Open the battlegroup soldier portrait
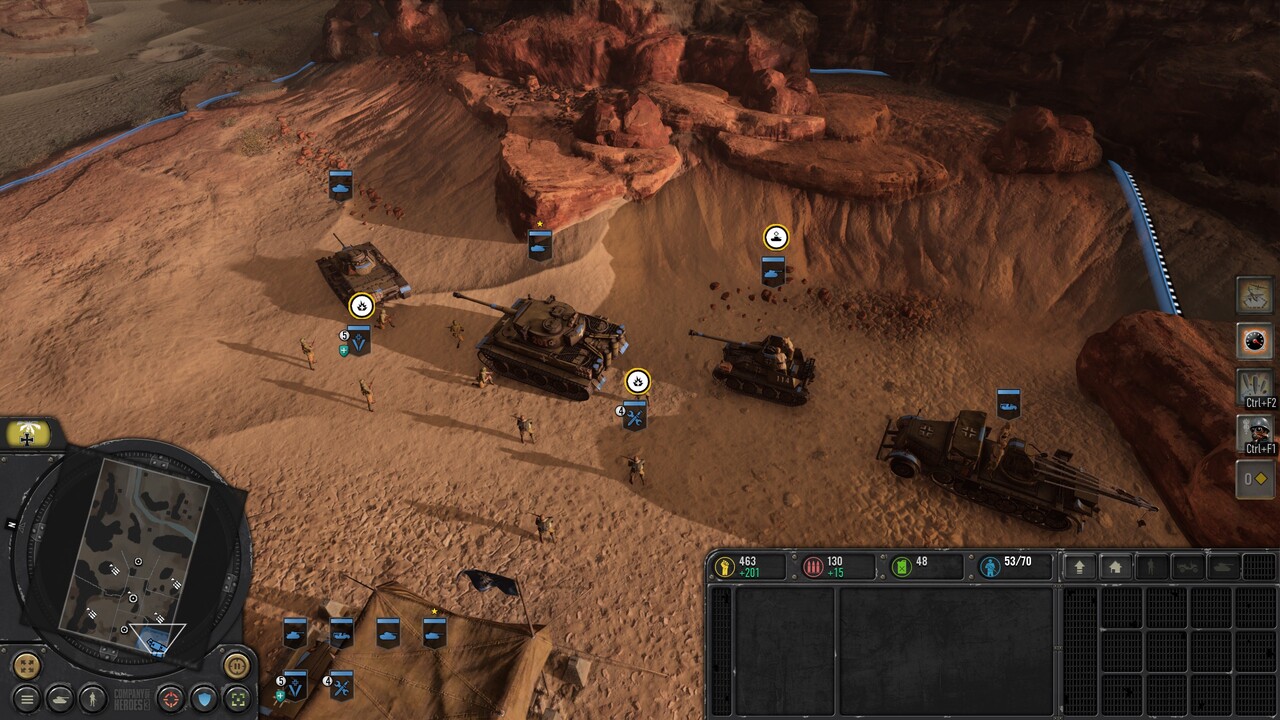Viewport: 1280px width, 720px height. 1255,433
